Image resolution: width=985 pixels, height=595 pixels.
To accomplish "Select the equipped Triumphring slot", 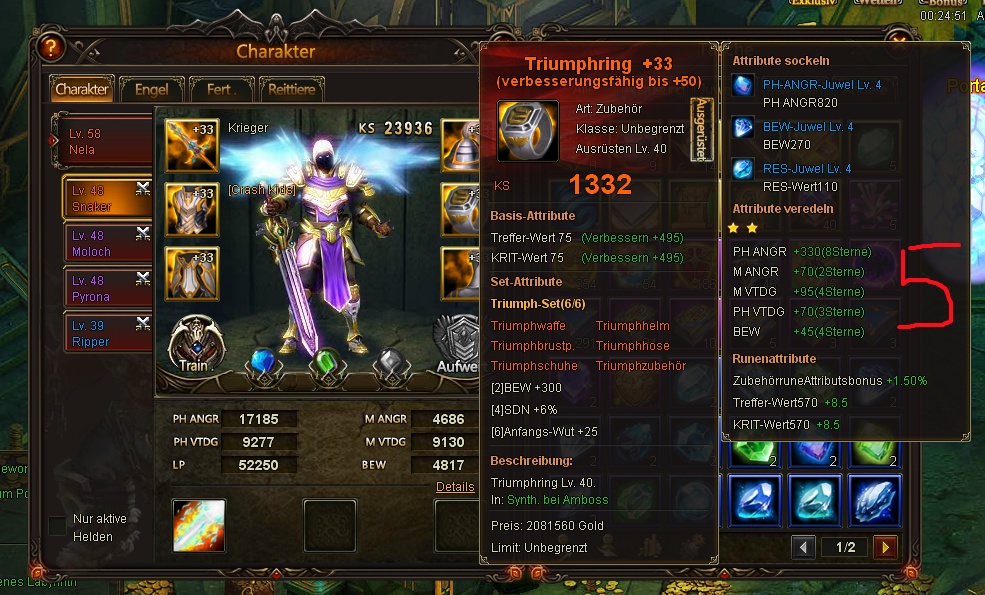I will [x=465, y=209].
